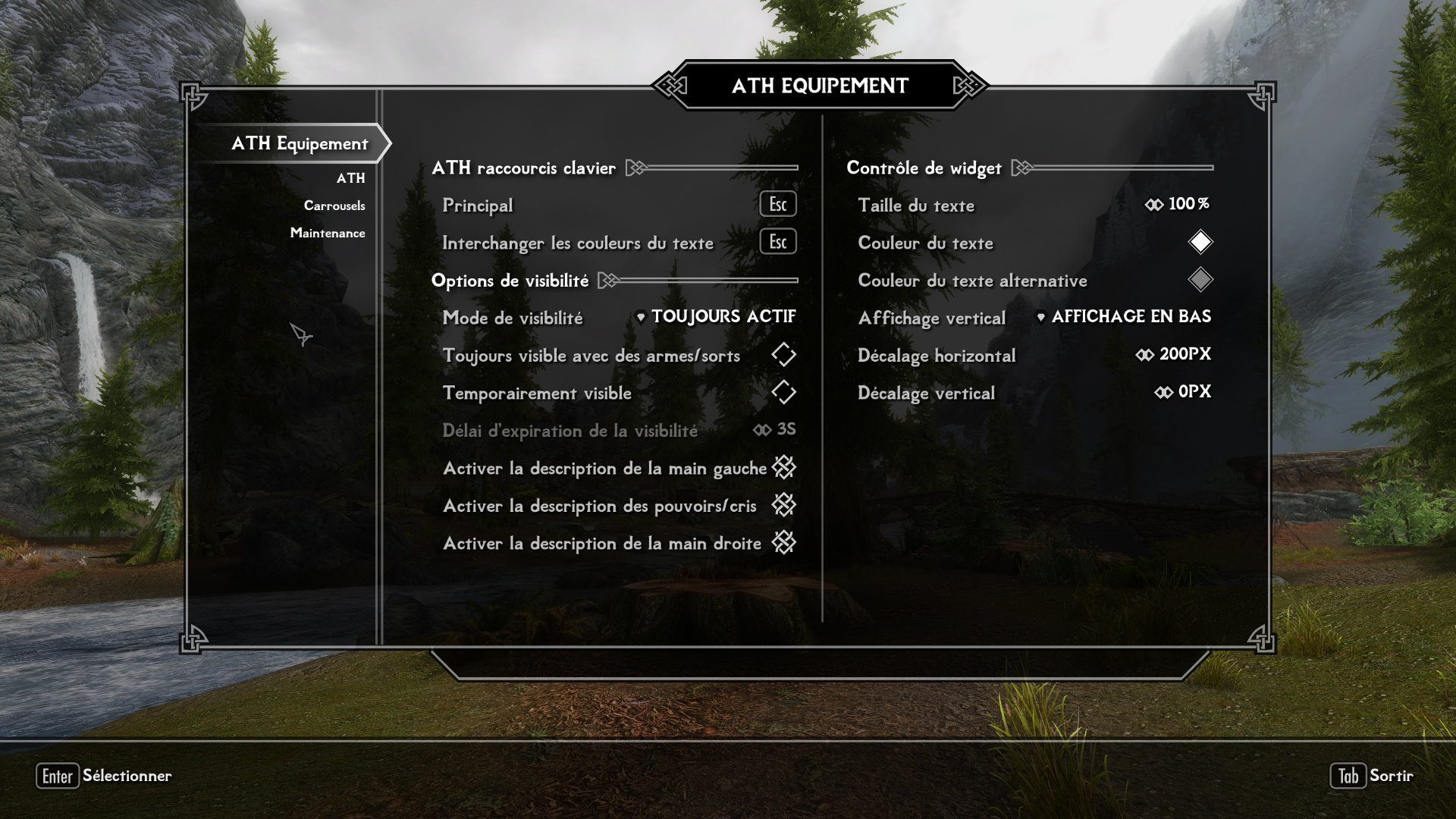
Task: Open the Affichage vertical dropdown
Action: point(1124,317)
